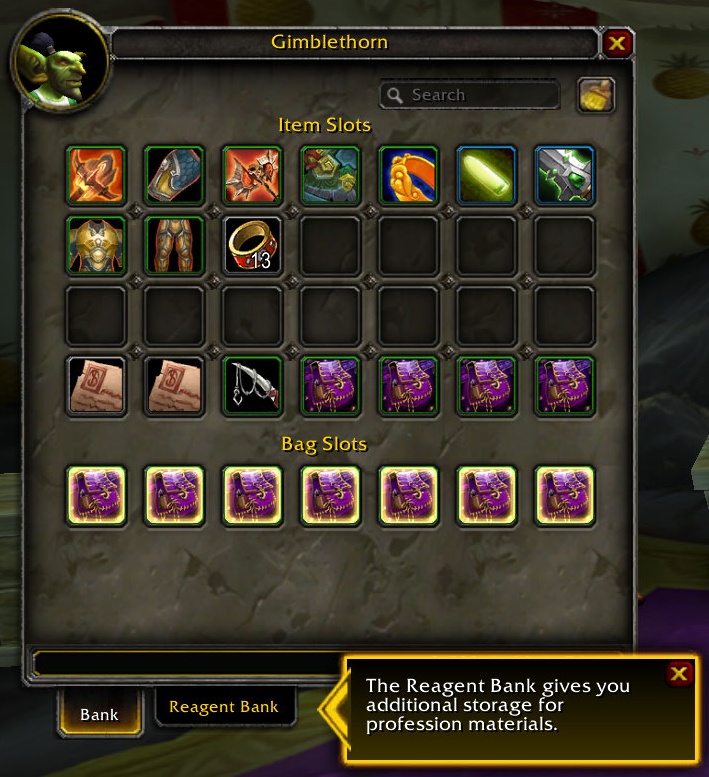Select the skull-topped spiked weapon item
This screenshot has width=709, height=777.
[x=253, y=176]
